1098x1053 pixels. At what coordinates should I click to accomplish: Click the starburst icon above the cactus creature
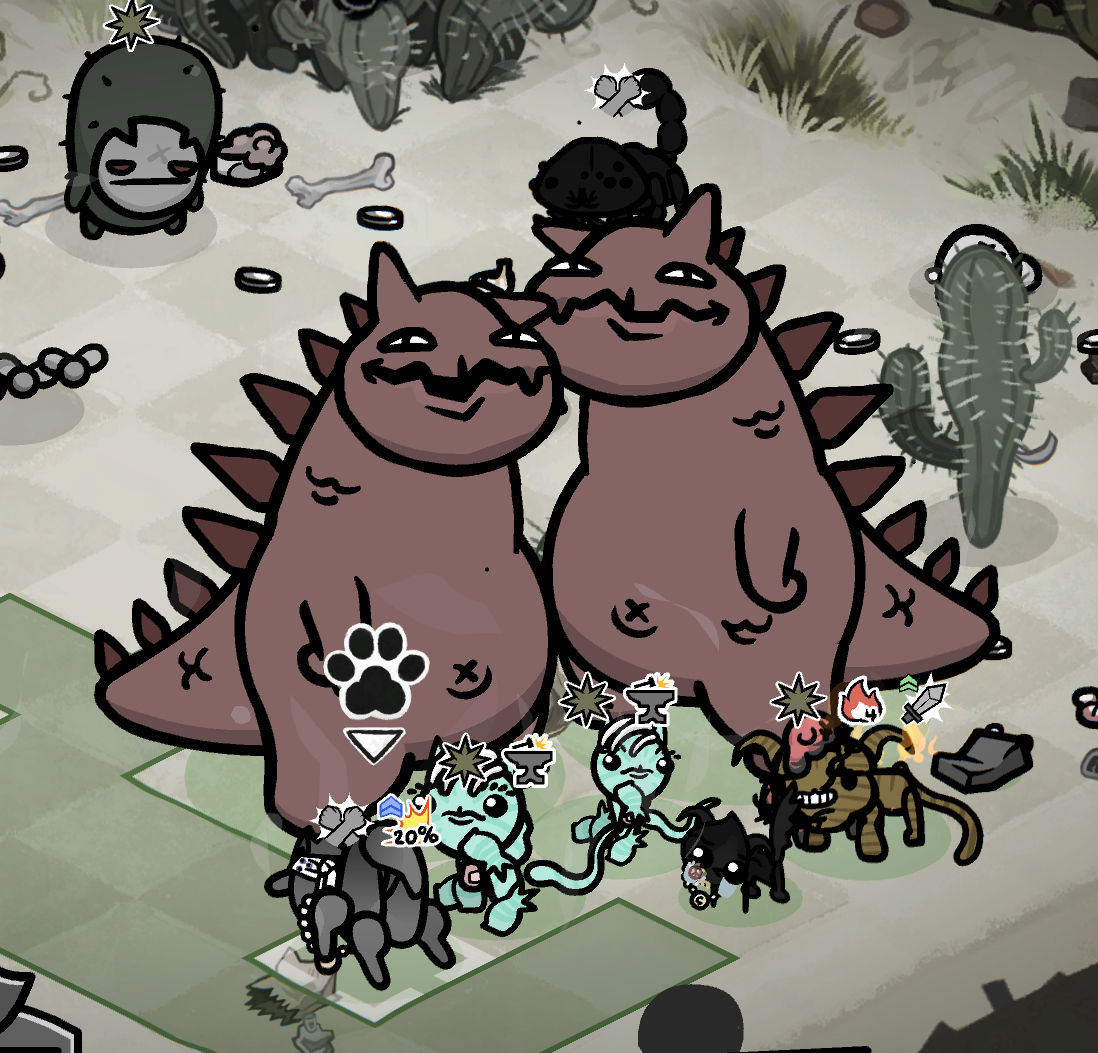[x=132, y=25]
